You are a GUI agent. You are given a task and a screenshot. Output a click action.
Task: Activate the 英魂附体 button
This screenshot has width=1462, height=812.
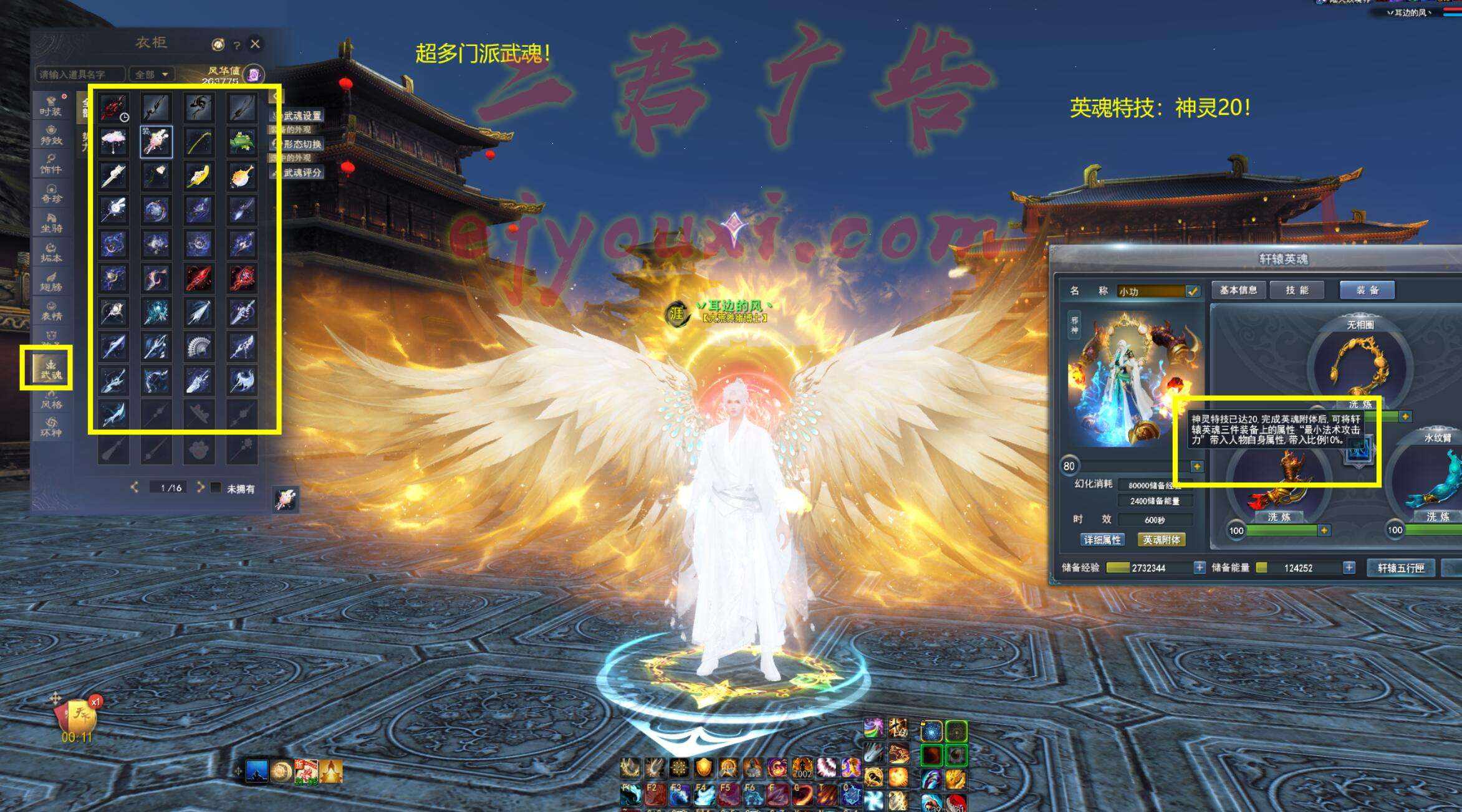[1161, 540]
